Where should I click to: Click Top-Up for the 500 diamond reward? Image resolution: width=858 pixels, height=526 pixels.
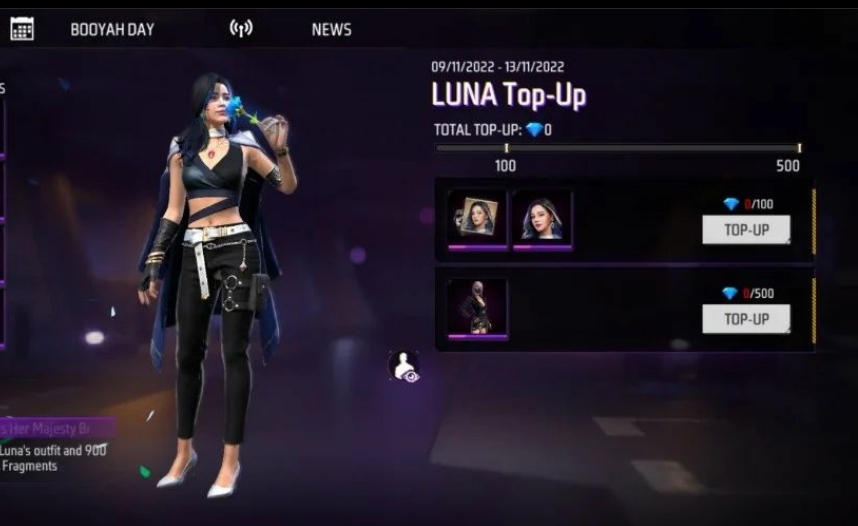point(746,319)
